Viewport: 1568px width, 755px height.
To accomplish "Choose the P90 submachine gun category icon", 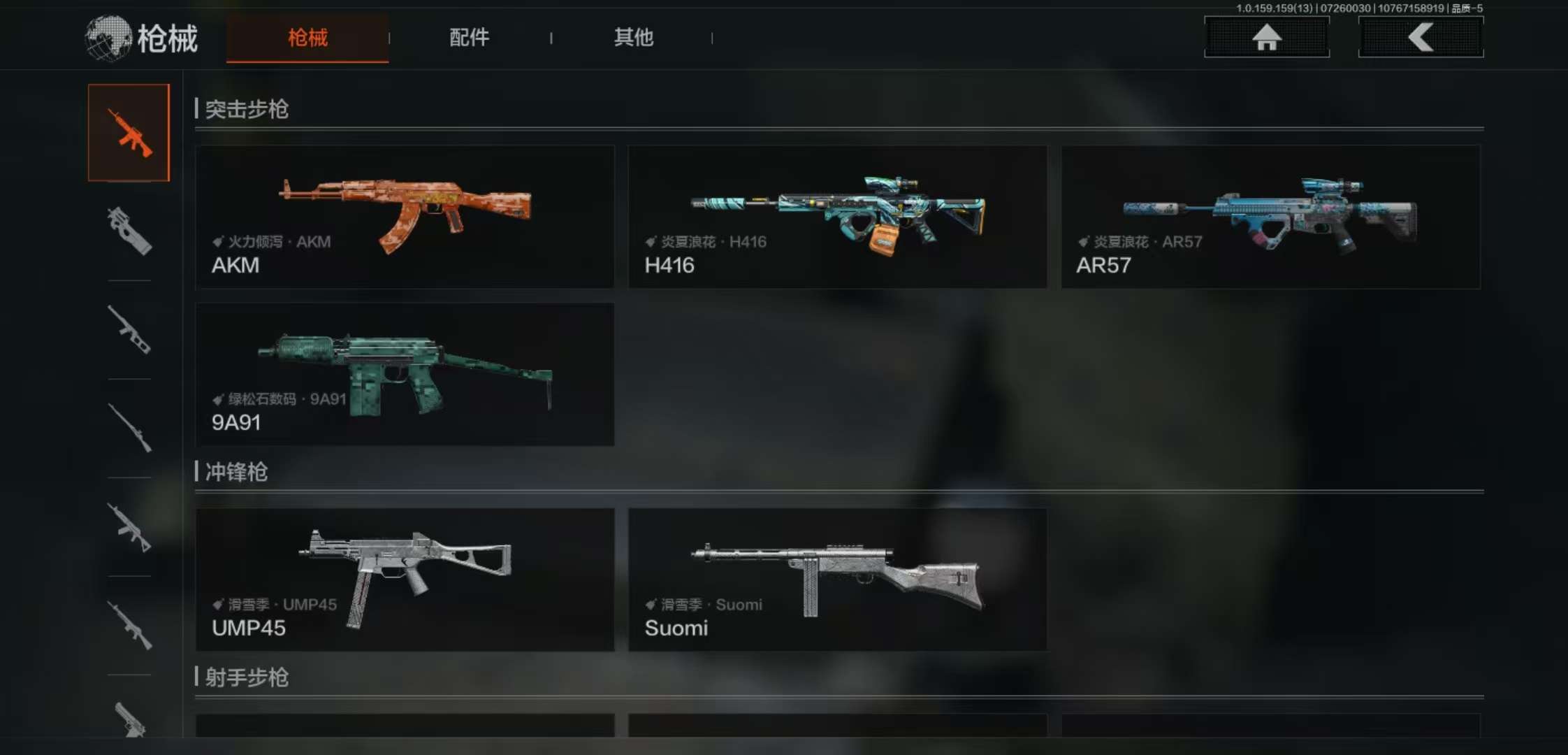I will tap(129, 231).
